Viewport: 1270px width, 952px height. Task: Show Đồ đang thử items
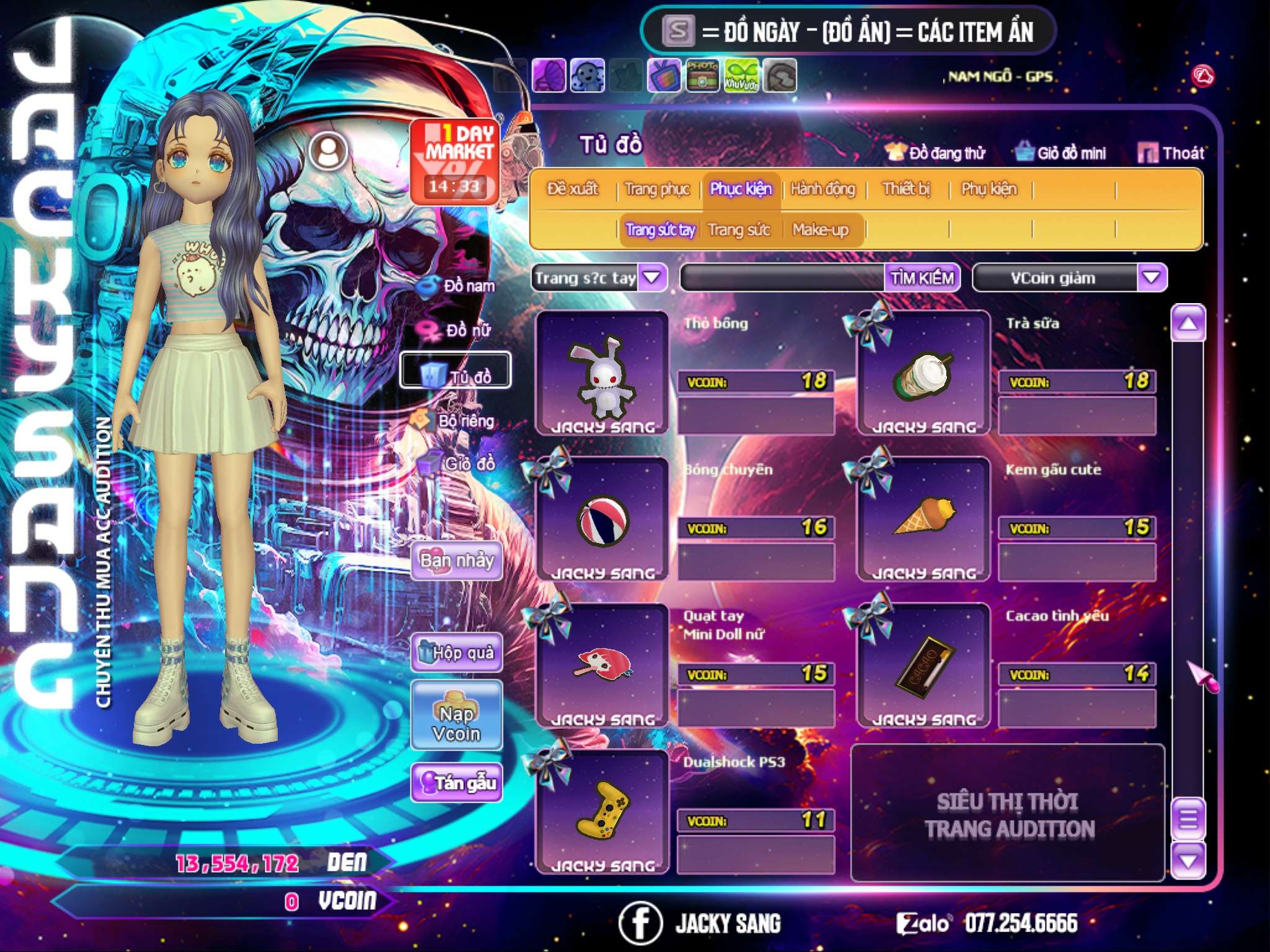click(935, 153)
